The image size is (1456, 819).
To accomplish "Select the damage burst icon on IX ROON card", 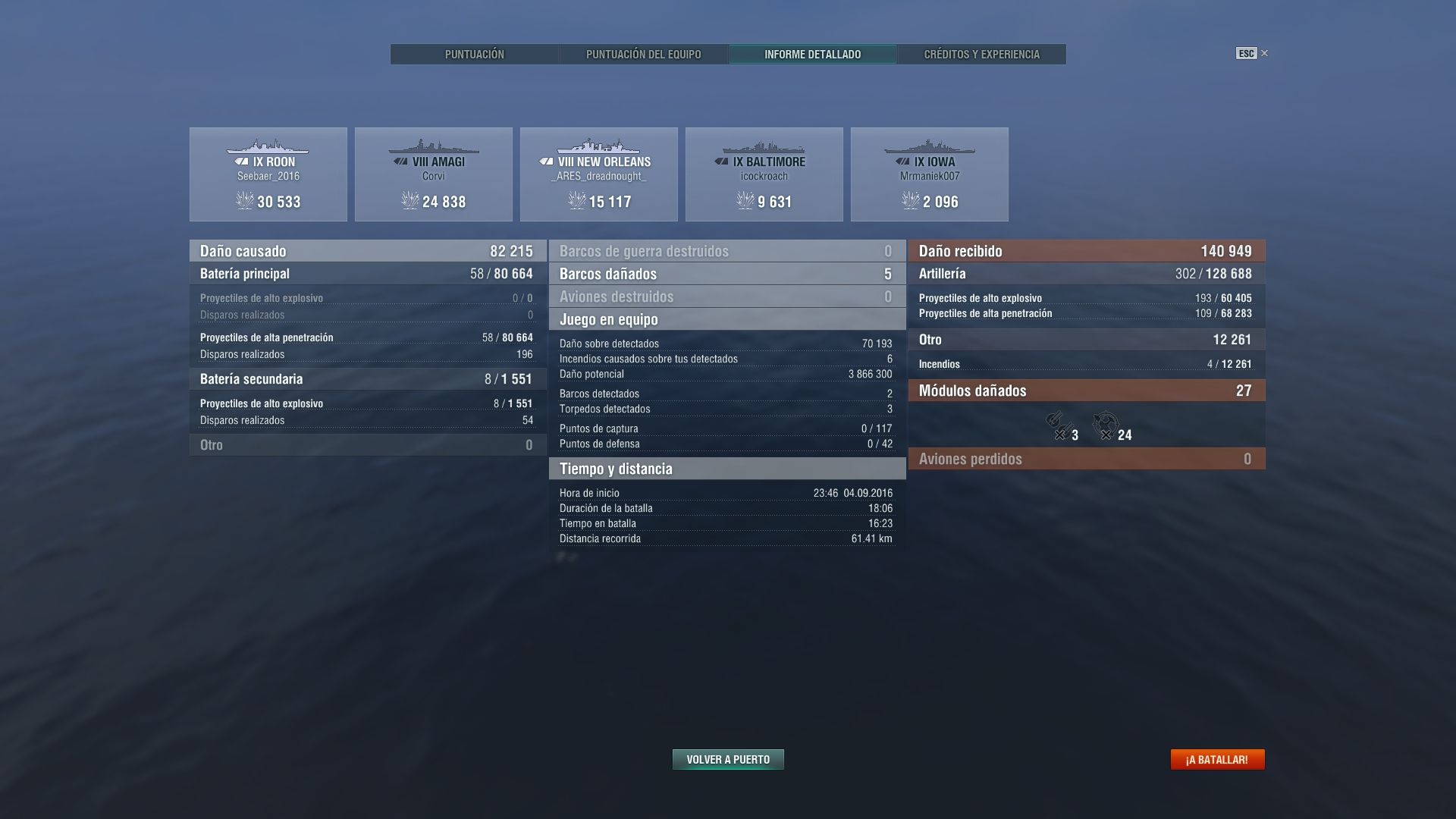I will point(243,202).
